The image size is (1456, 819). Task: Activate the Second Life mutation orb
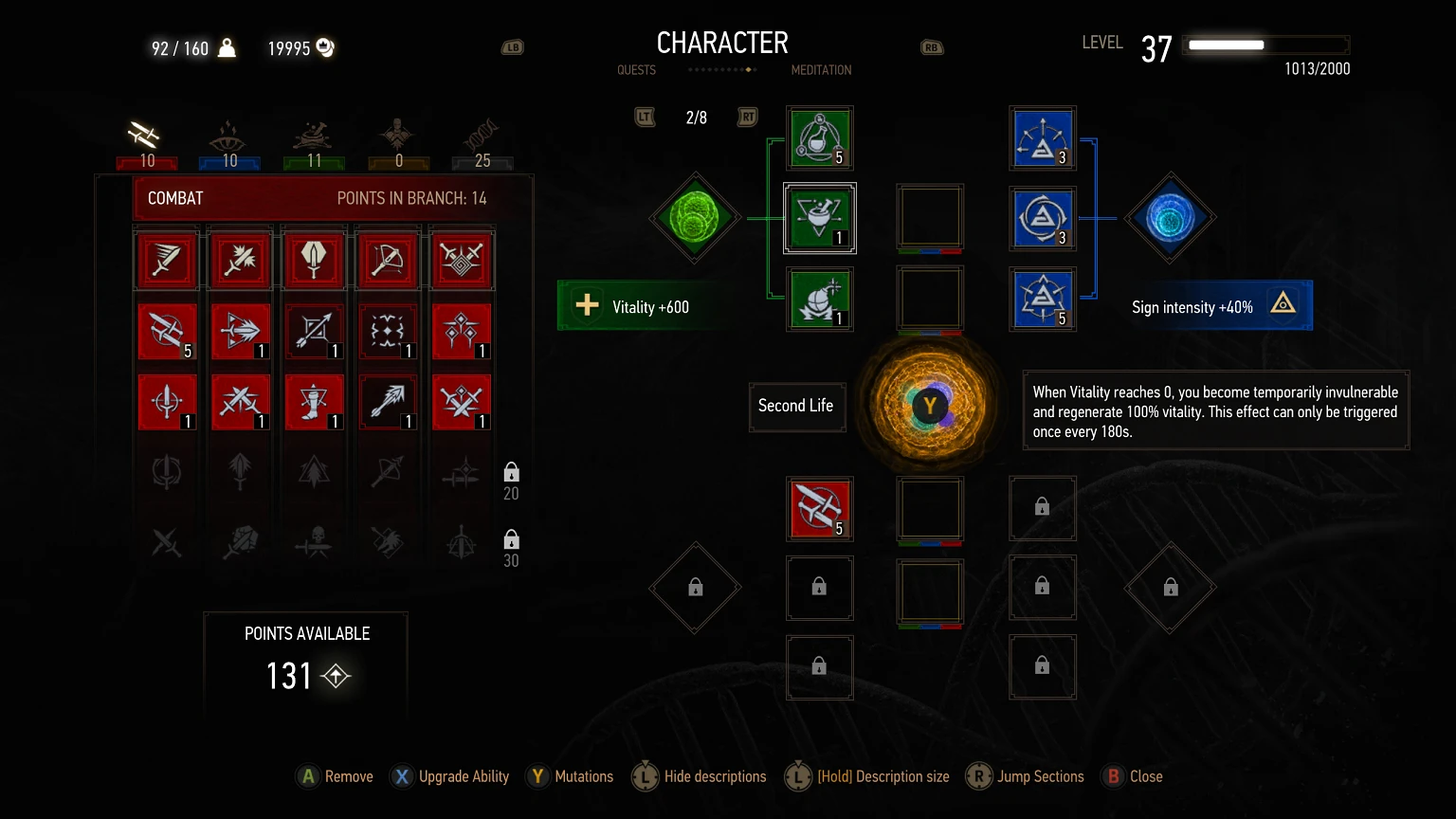(930, 405)
